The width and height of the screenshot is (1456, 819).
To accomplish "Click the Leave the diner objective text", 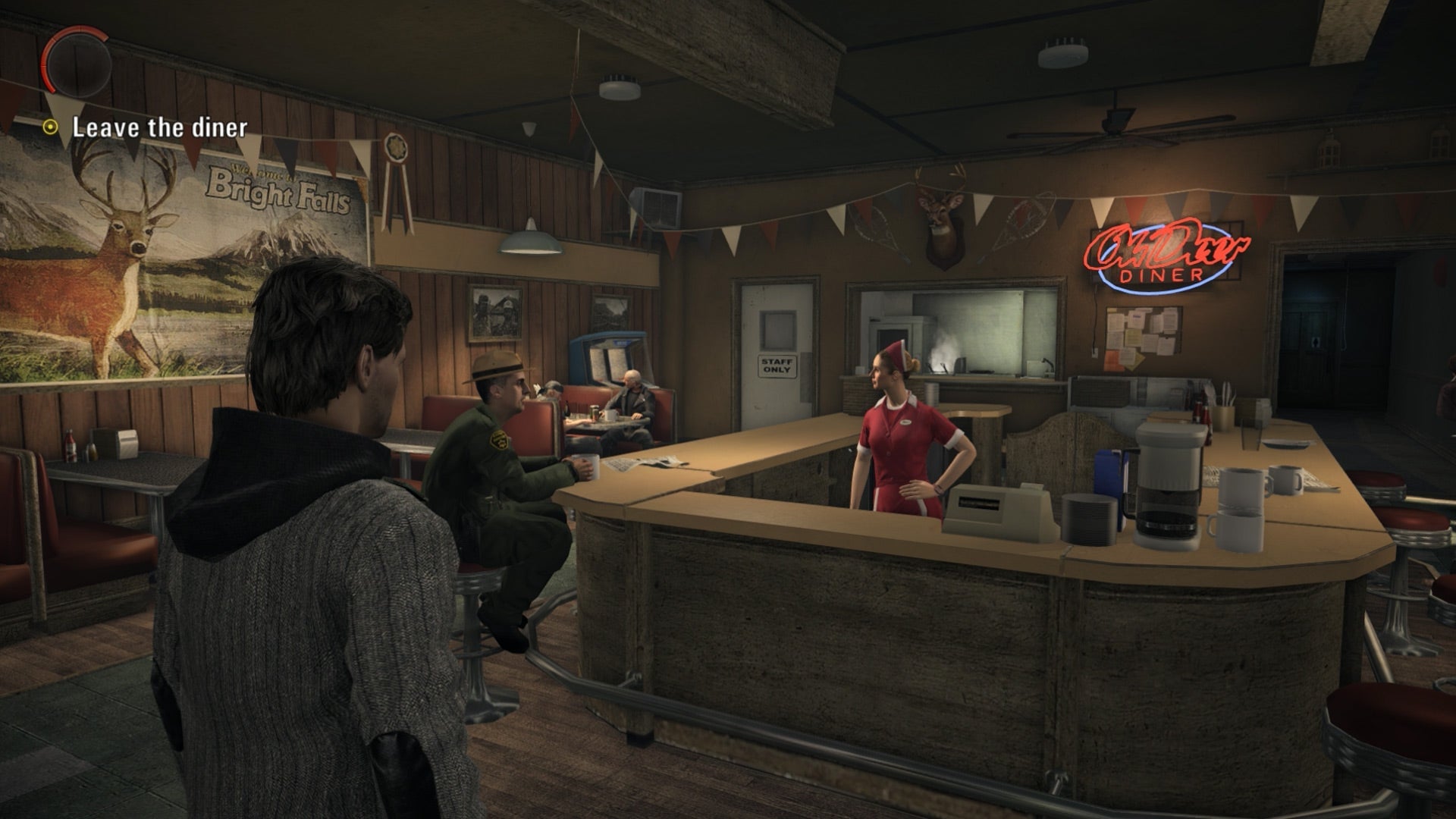I will point(159,127).
